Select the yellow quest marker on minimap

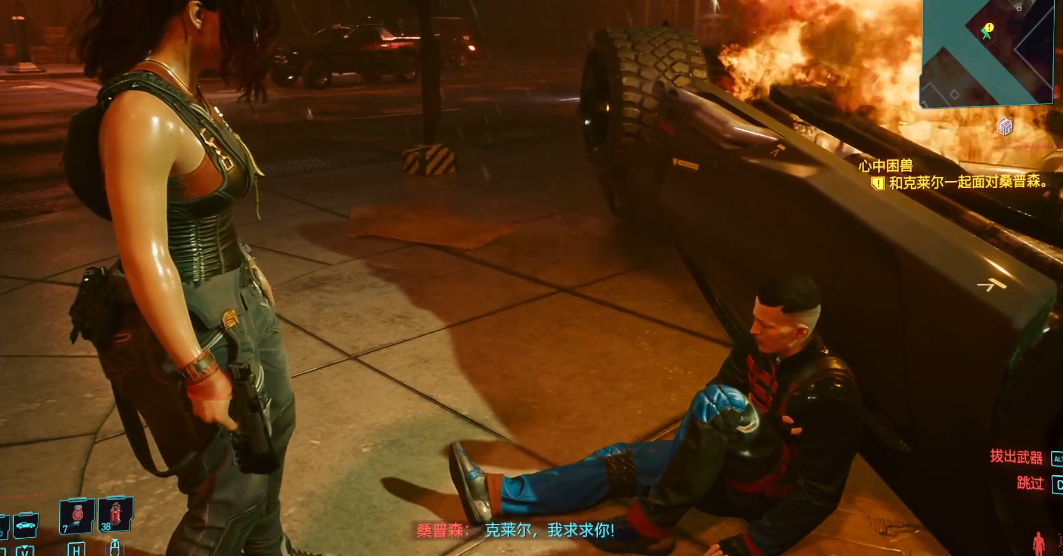point(988,29)
